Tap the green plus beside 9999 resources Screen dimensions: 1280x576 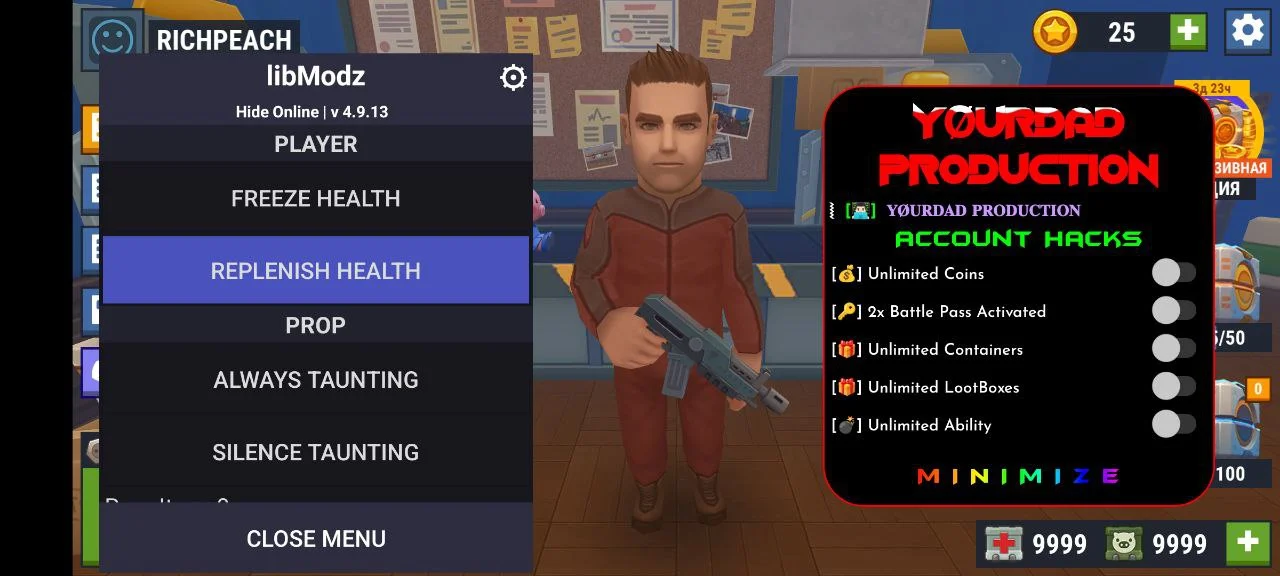[1247, 543]
